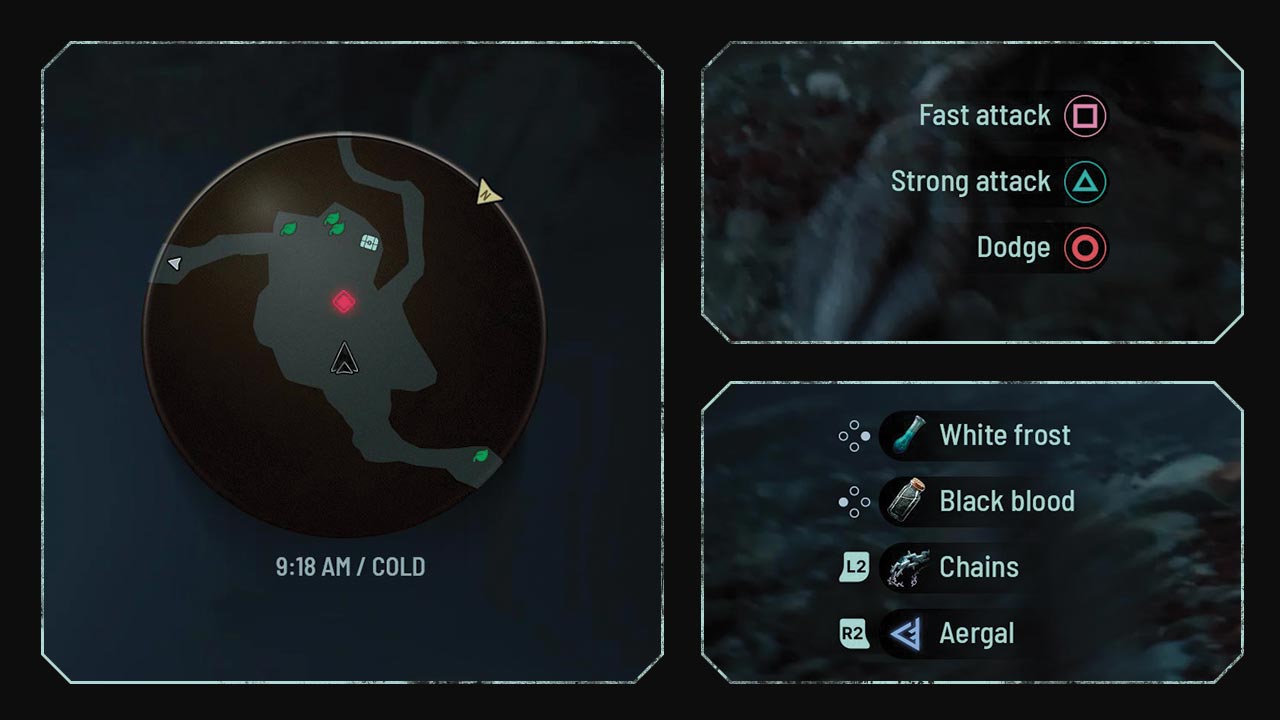Select the red diamond objective marker

(x=344, y=301)
